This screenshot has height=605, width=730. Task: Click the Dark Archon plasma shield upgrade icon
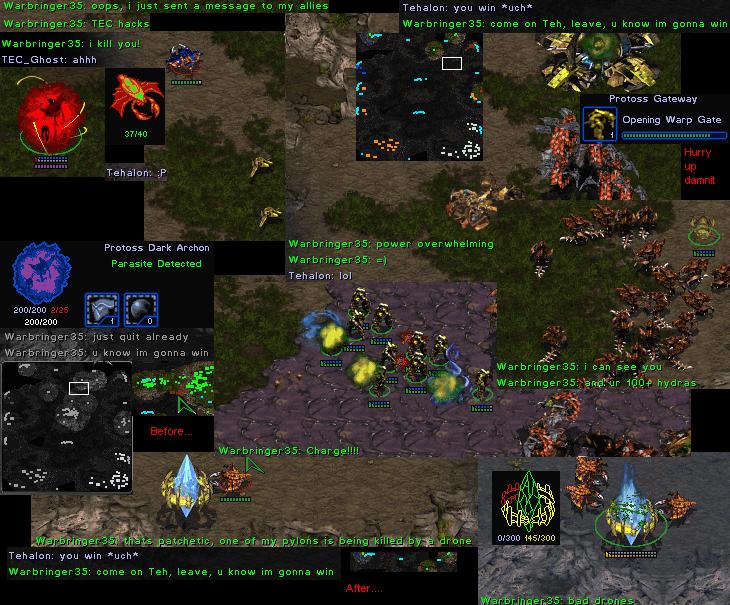point(141,309)
